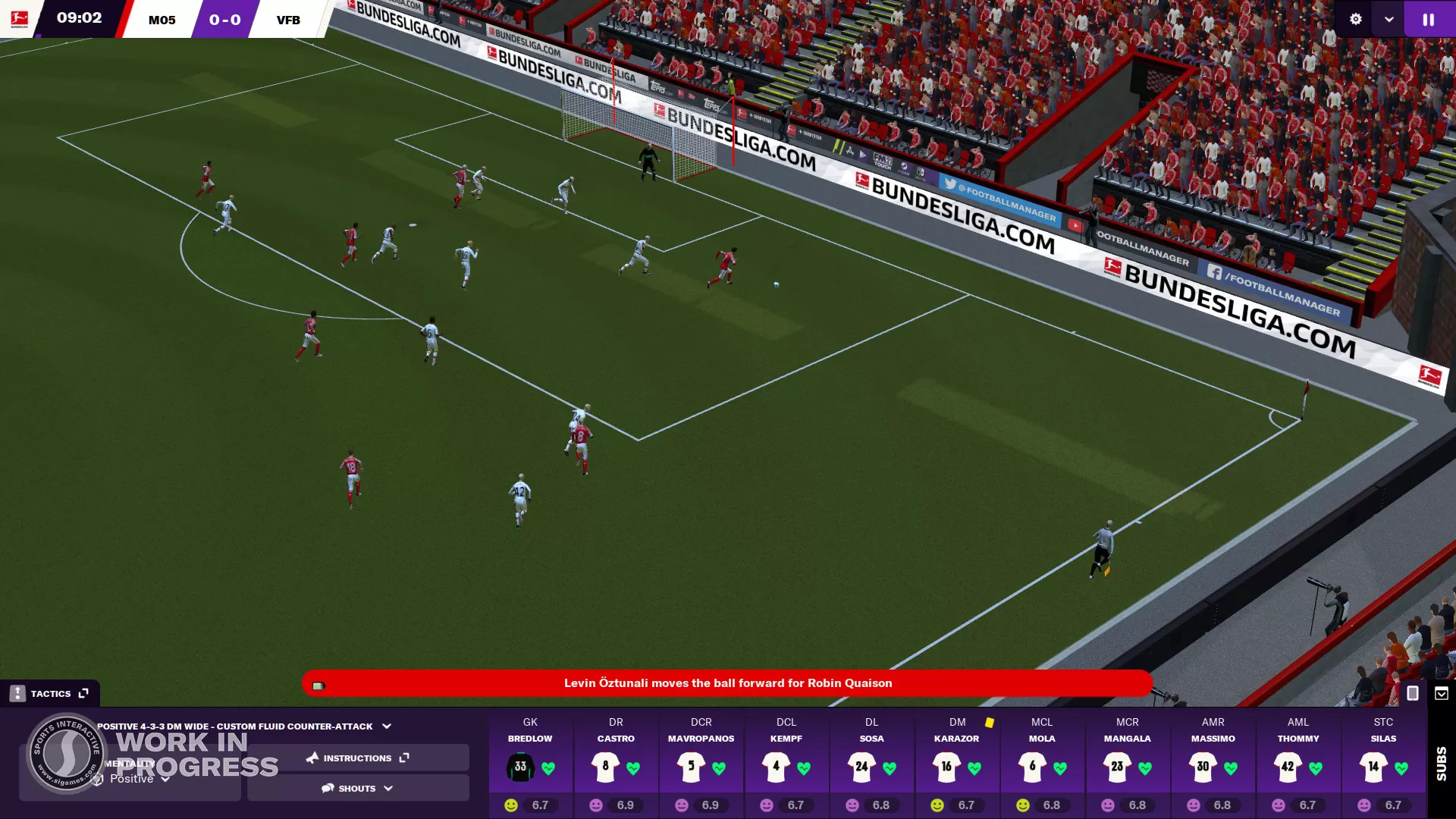The image size is (1456, 819).
Task: Toggle the small ticker icon in the commentary bar
Action: click(x=318, y=685)
